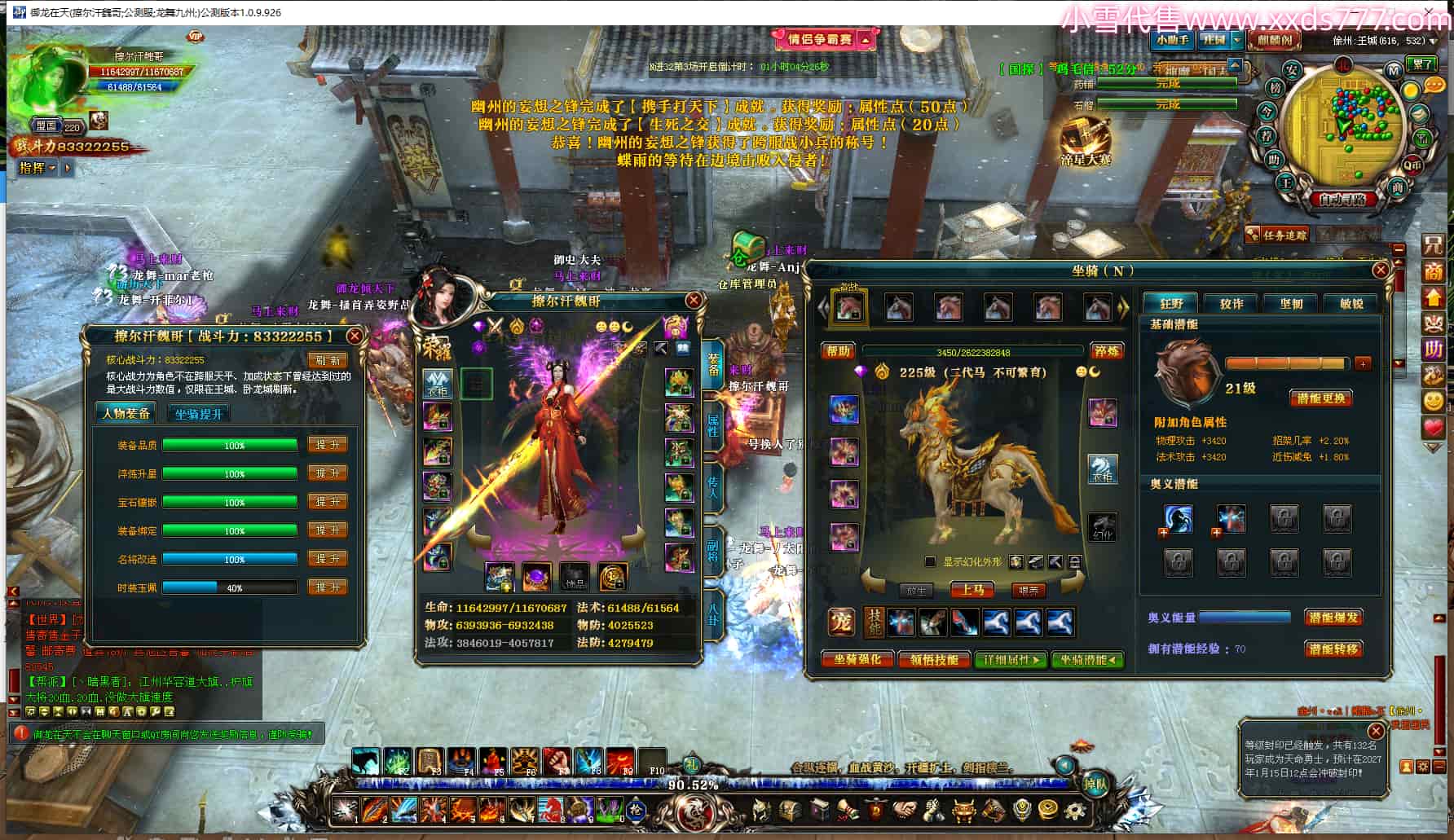Click the 刷新 refresh button
Image resolution: width=1454 pixels, height=840 pixels.
click(x=327, y=360)
